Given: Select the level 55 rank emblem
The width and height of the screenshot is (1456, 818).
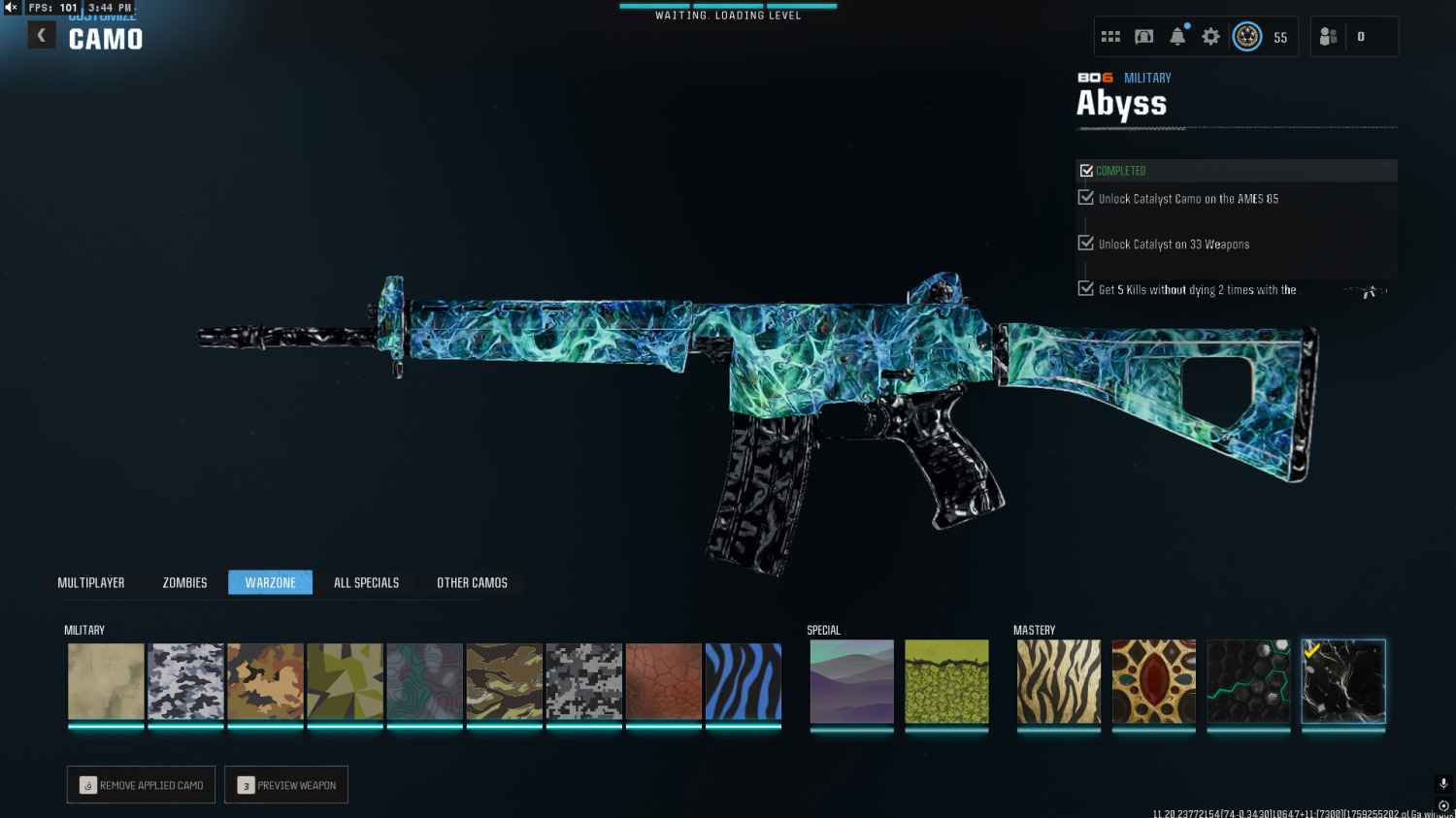Looking at the screenshot, I should click(x=1248, y=36).
